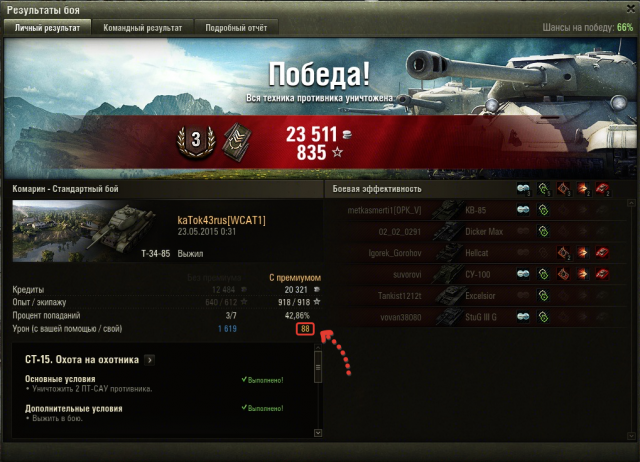This screenshot has width=640, height=462.
Task: Click player name kaTok43rus[WCAT1]
Action: (x=221, y=220)
